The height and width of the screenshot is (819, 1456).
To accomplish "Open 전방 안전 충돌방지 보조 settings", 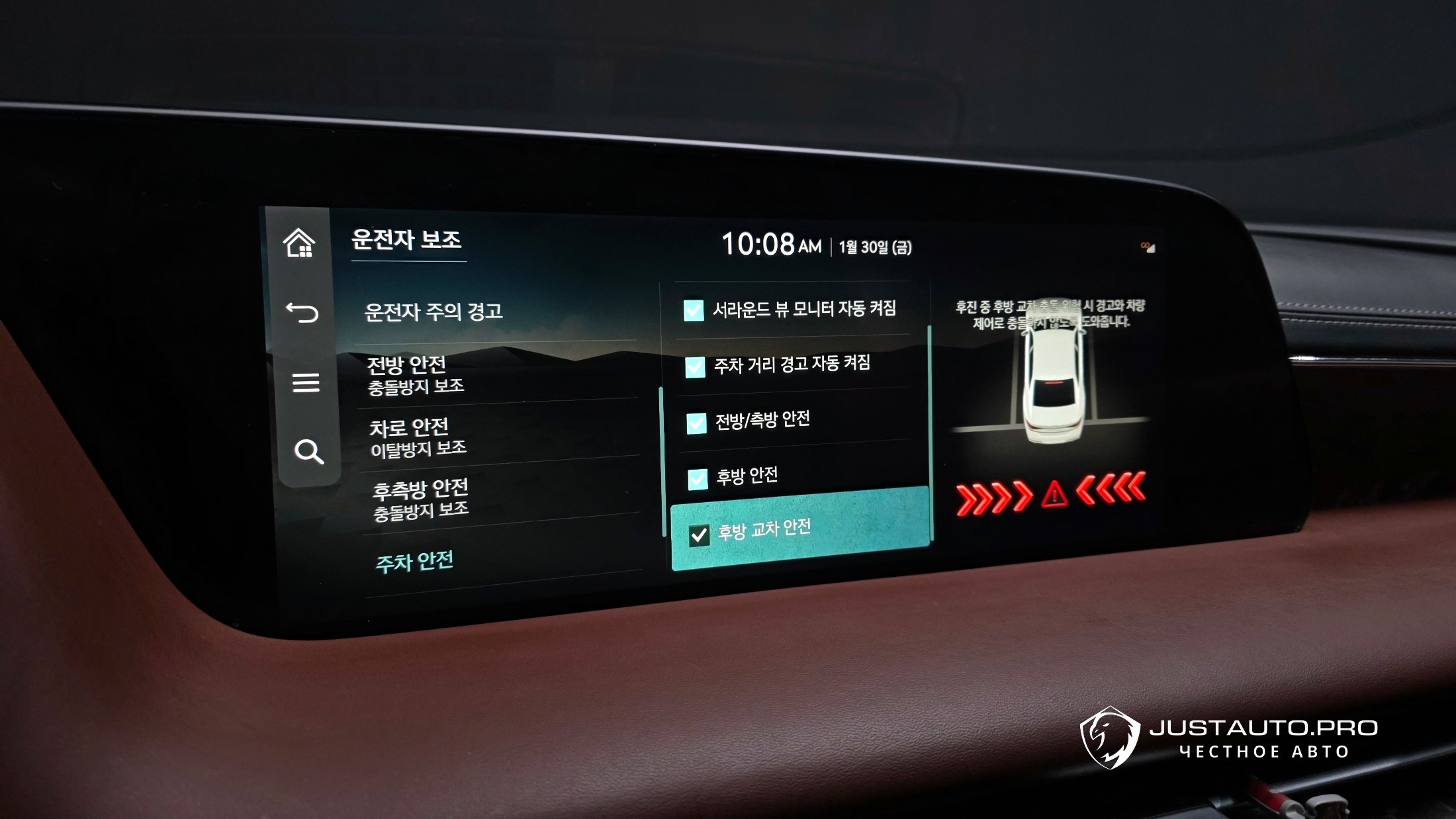I will point(416,375).
